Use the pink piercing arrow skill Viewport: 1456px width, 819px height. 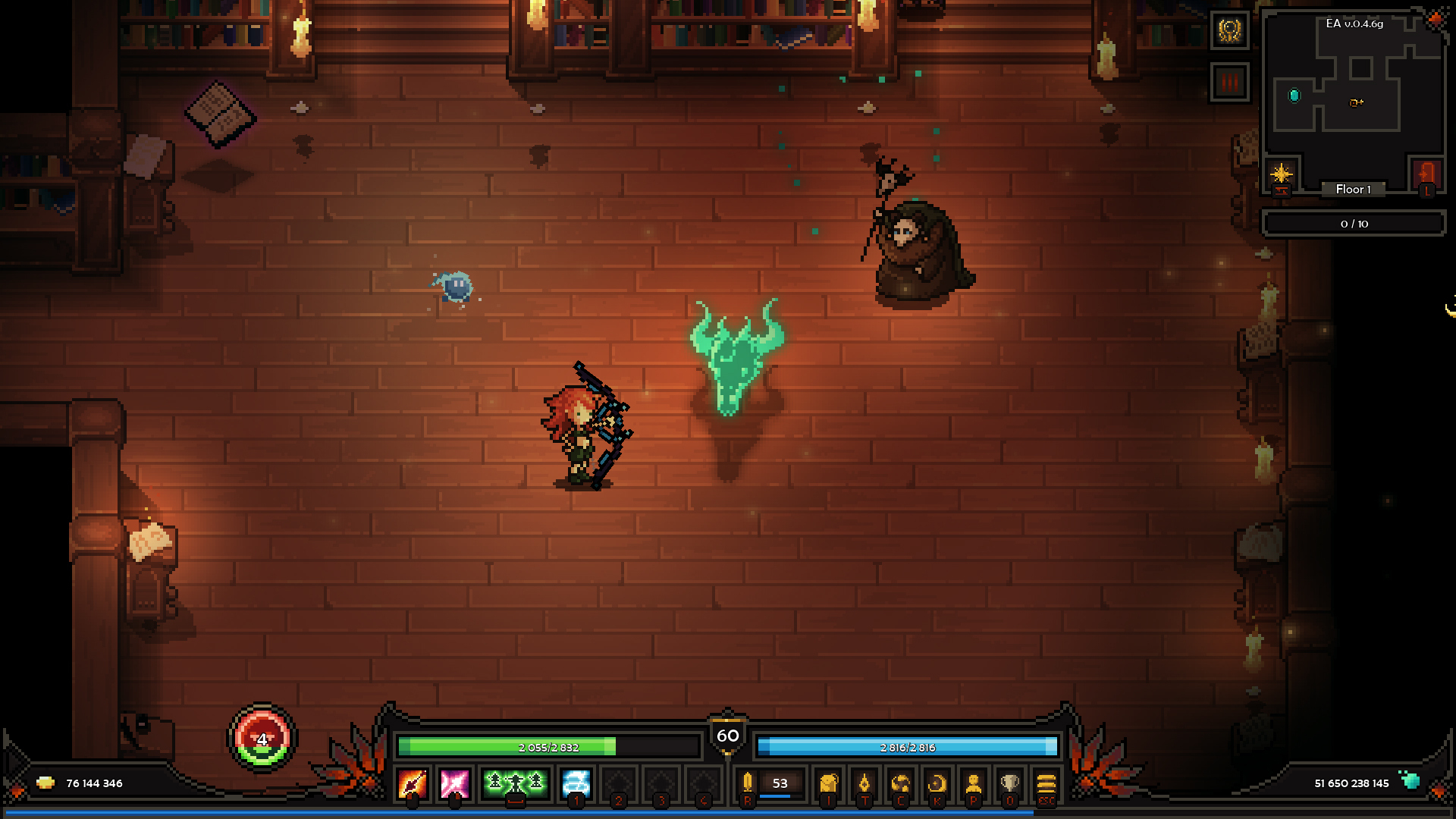click(x=455, y=783)
